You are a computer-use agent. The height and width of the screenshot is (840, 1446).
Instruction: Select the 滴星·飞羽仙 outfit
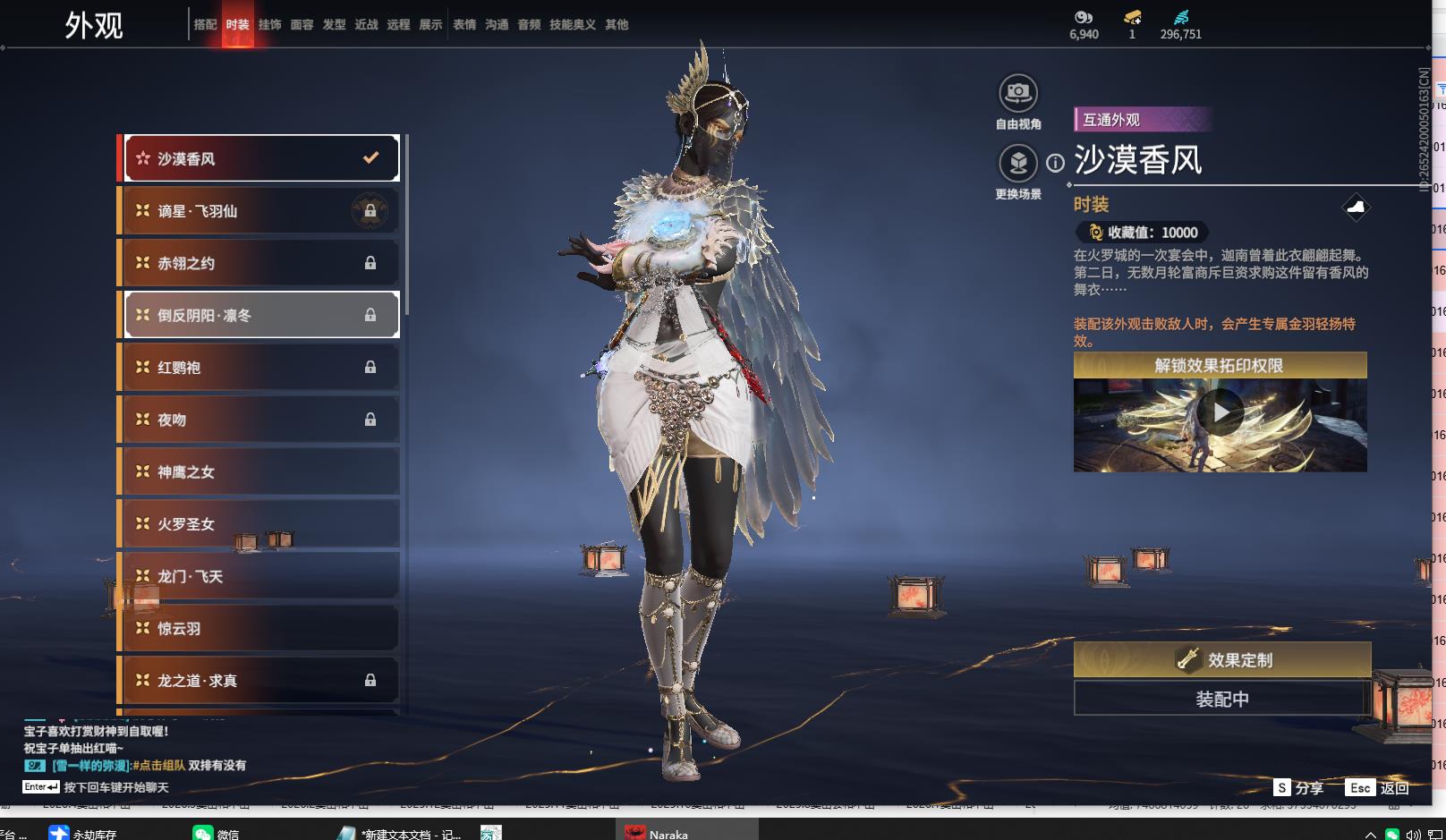coord(259,211)
